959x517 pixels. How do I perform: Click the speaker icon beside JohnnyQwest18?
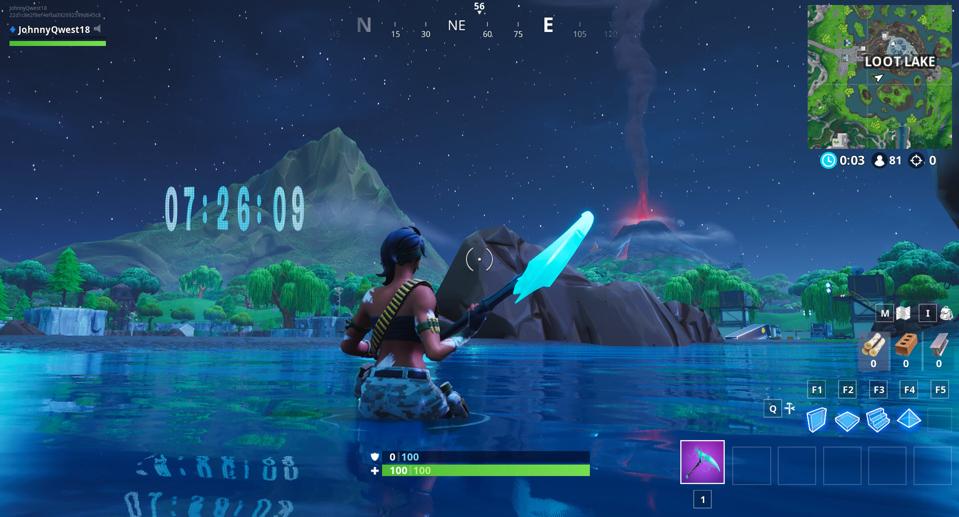point(98,30)
